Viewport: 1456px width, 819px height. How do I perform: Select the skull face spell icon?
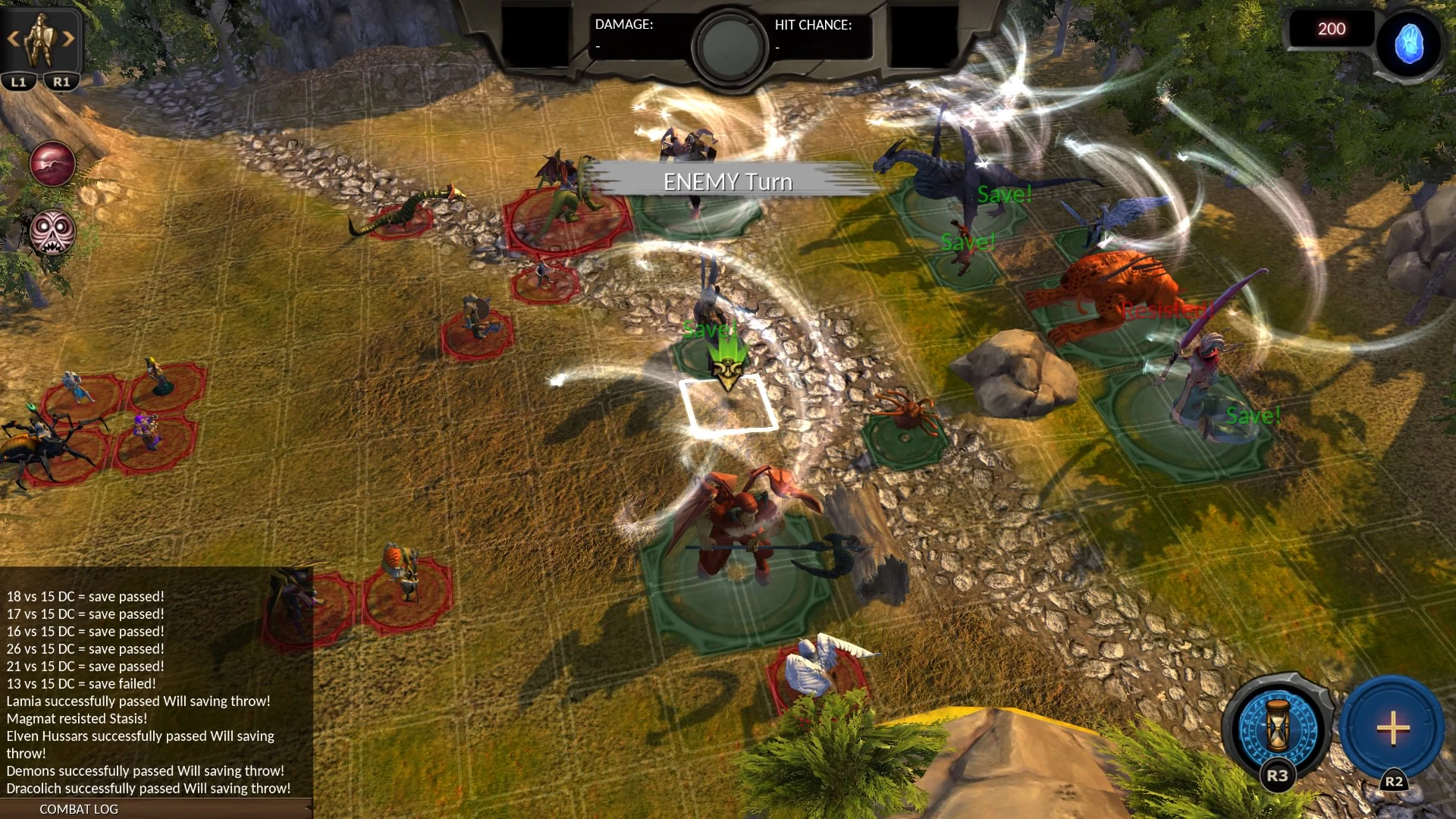point(52,233)
